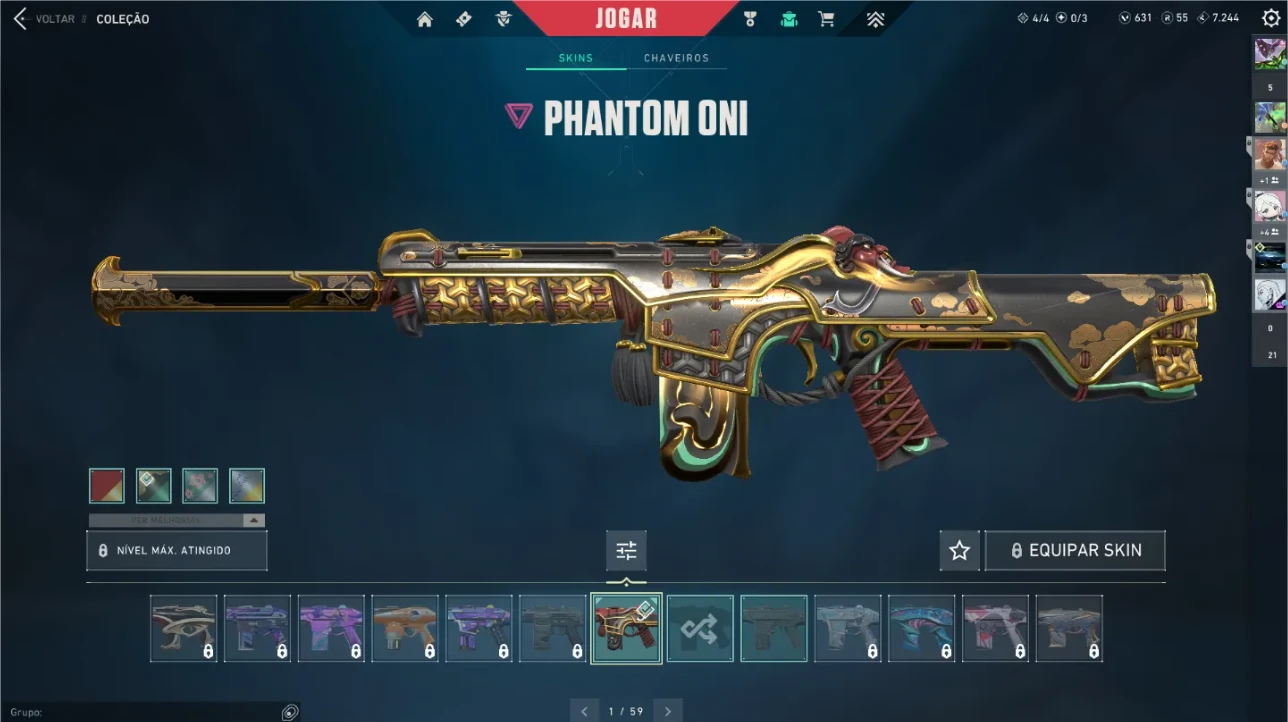Switch to the Chaveiros tab
Viewport: 1288px width, 722px height.
tap(676, 58)
